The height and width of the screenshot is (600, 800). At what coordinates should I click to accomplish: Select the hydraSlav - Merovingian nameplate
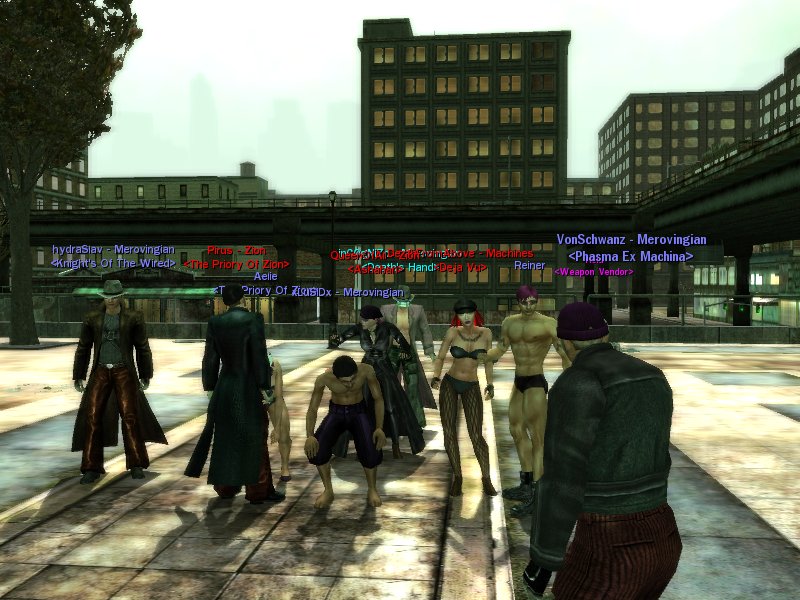click(x=113, y=249)
